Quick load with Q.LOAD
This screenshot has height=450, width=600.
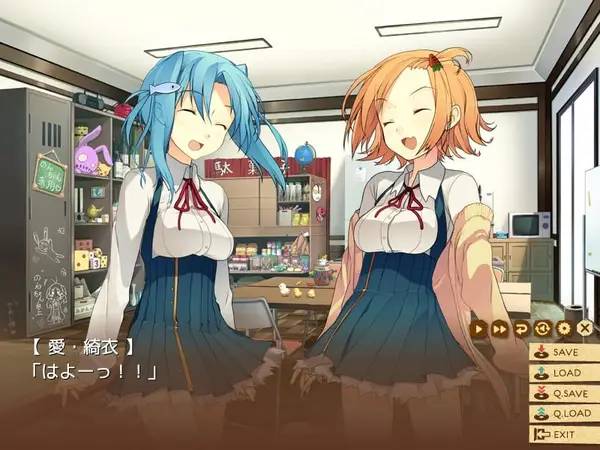pos(564,414)
